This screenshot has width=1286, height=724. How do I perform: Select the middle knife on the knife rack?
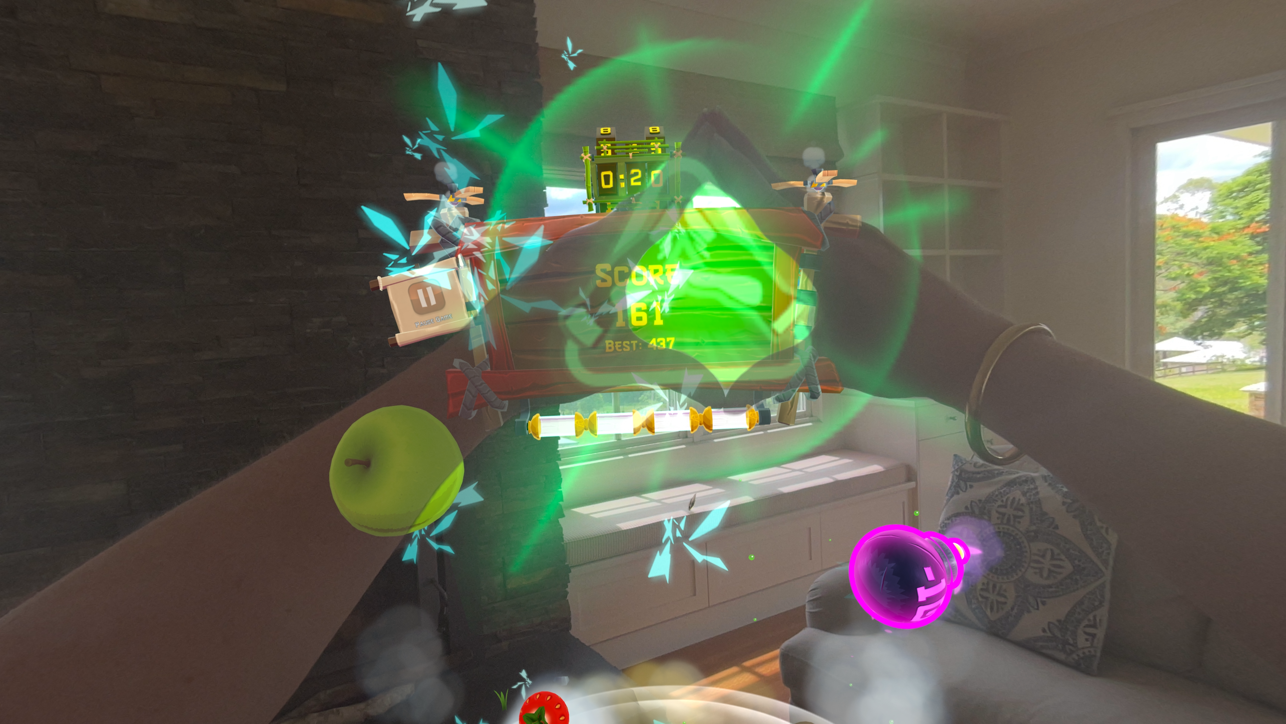coord(643,424)
